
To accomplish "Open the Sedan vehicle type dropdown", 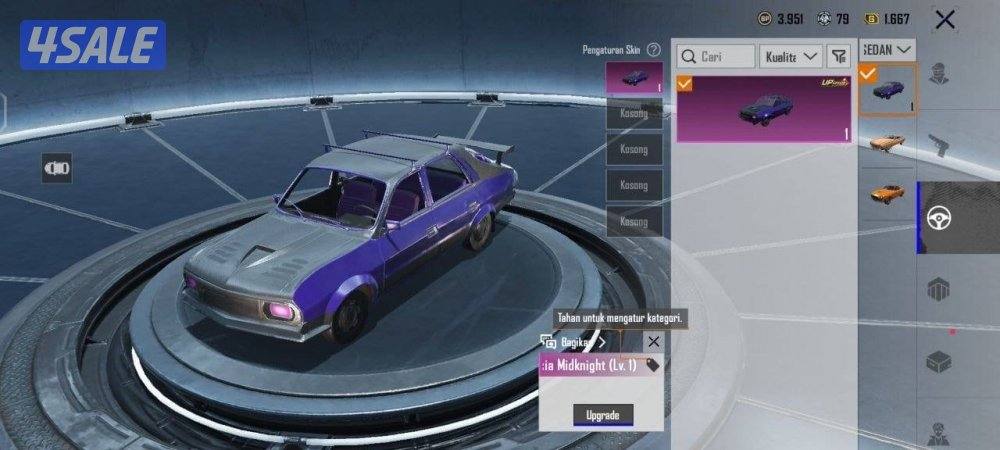I will 888,48.
